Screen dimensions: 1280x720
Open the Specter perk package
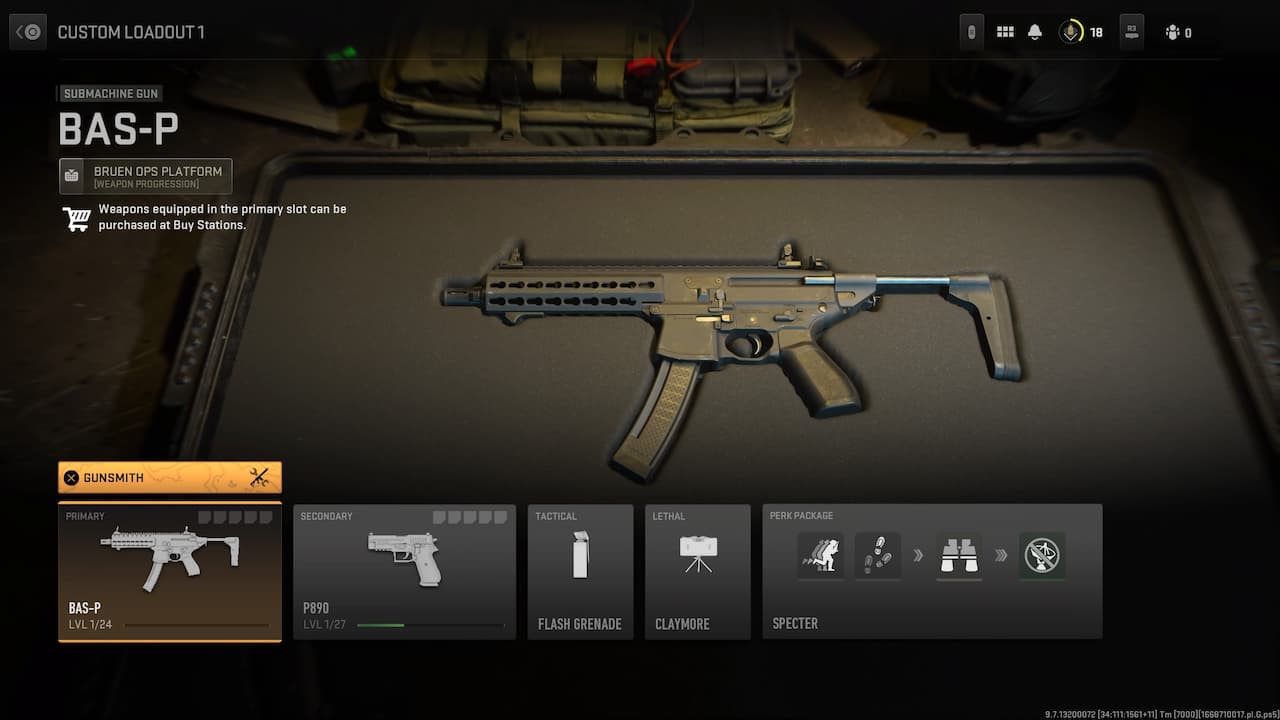tap(932, 572)
